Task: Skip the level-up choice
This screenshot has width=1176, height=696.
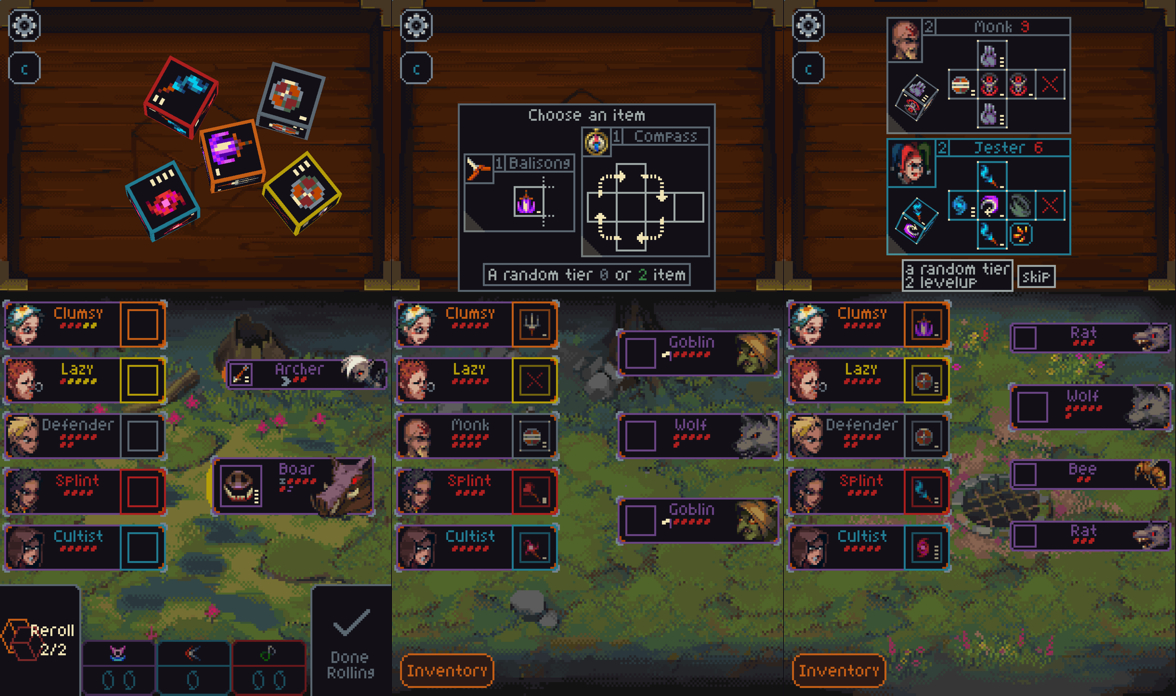Action: tap(1036, 276)
